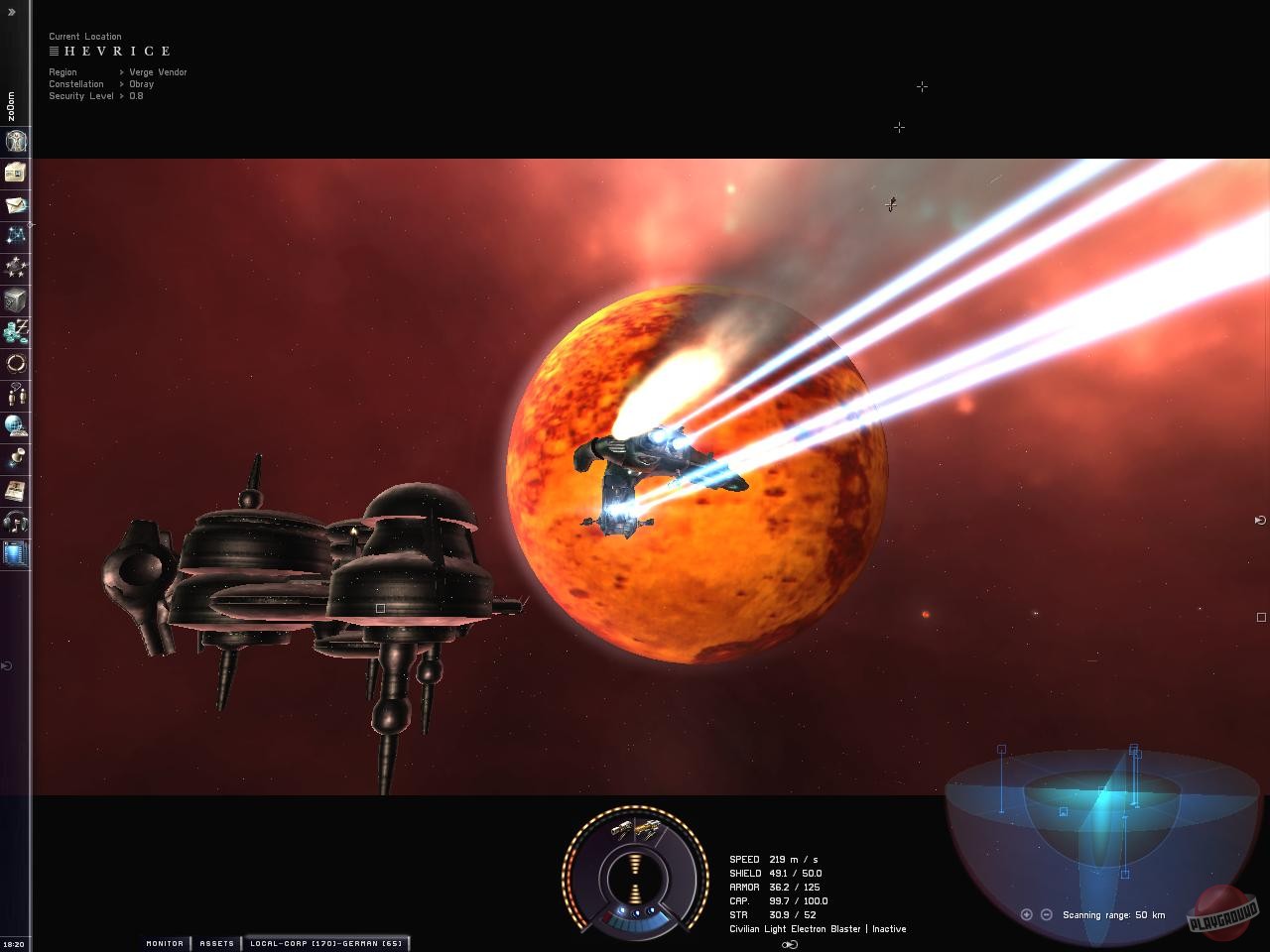1270x952 pixels.
Task: Open the Monitor chat window
Action: [164, 943]
